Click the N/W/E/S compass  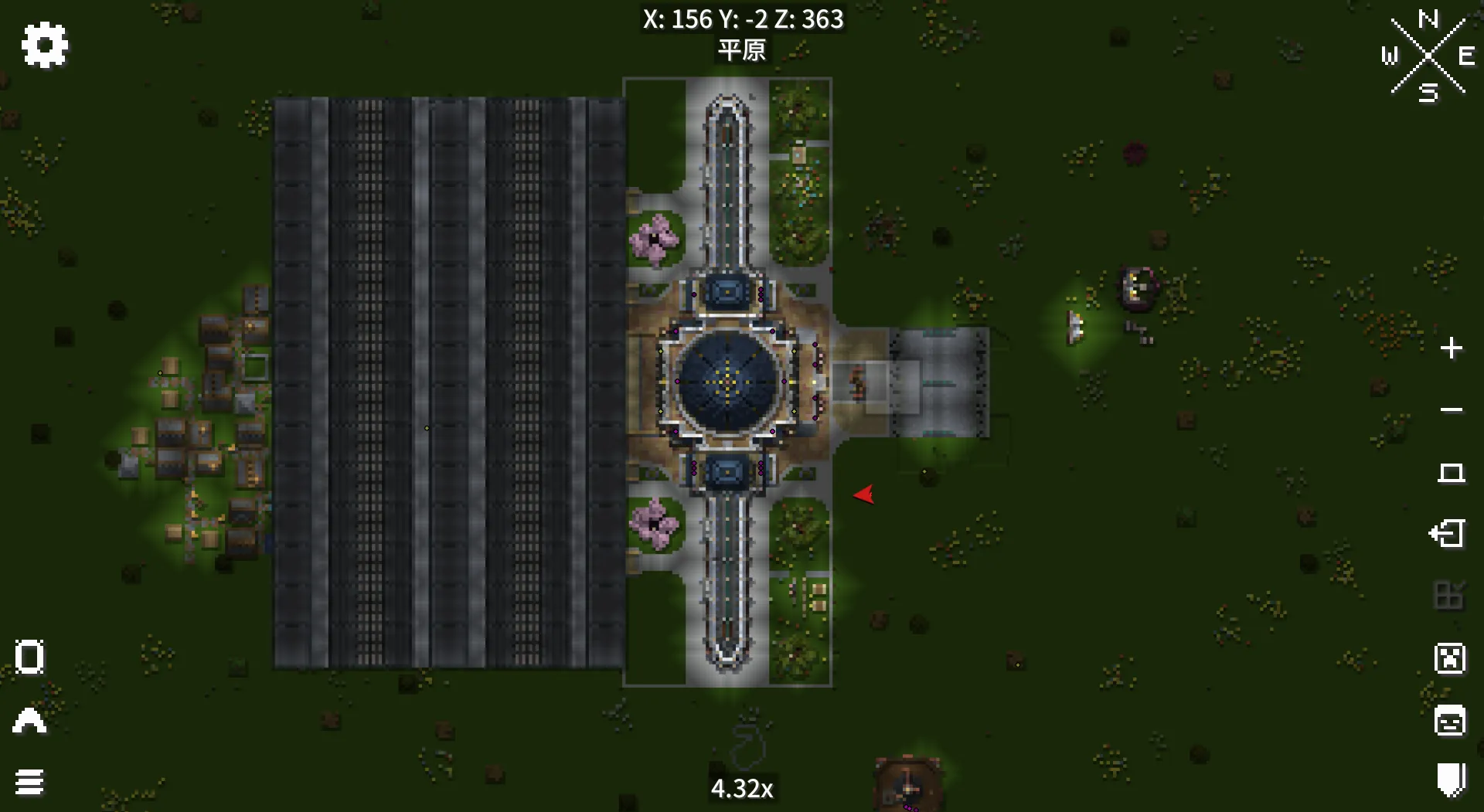click(x=1428, y=56)
